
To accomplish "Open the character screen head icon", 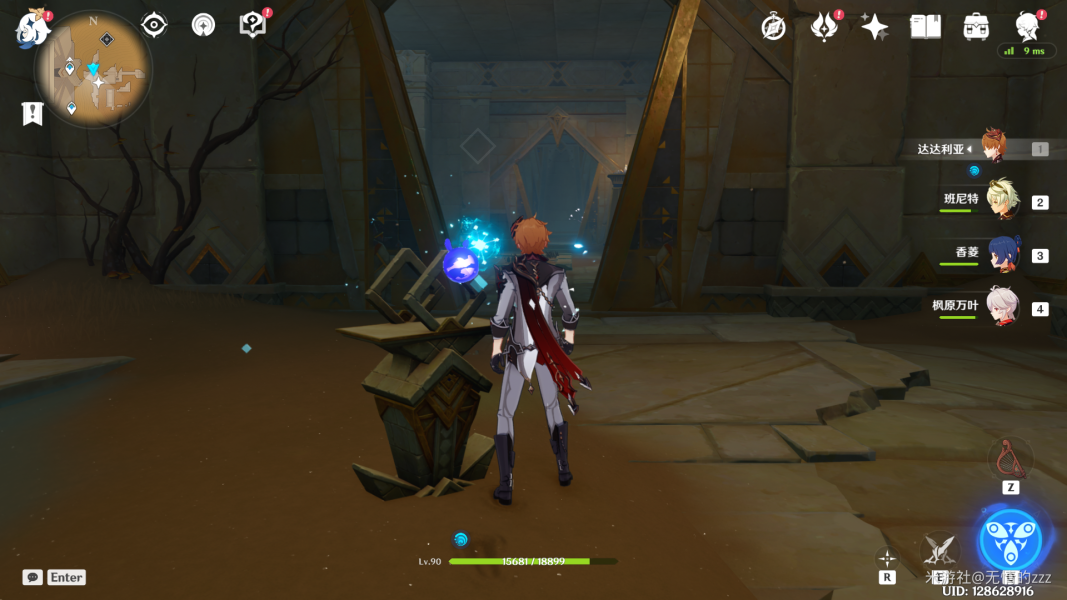I will point(1026,27).
